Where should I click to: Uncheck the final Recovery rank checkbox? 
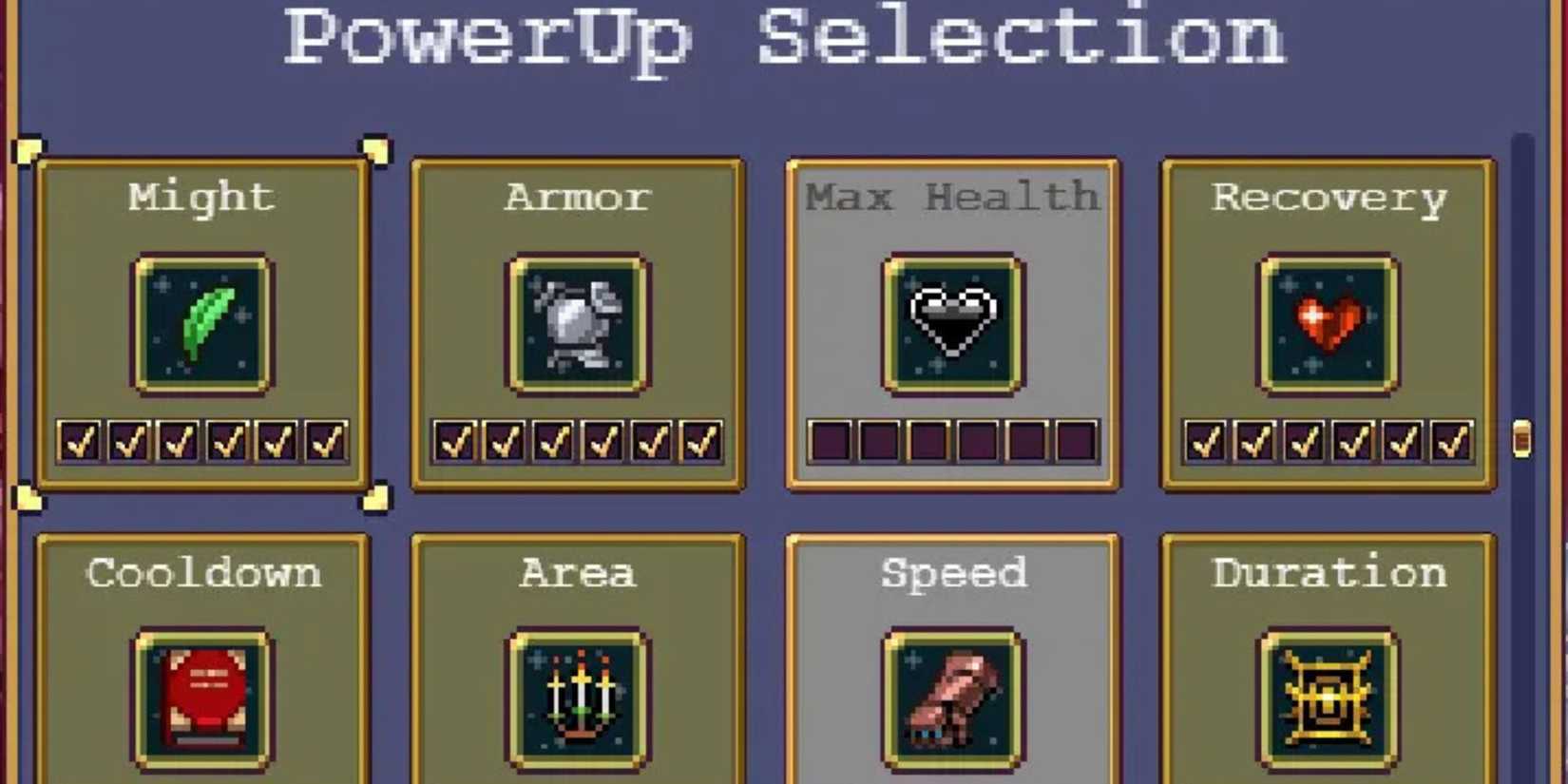coord(1450,442)
